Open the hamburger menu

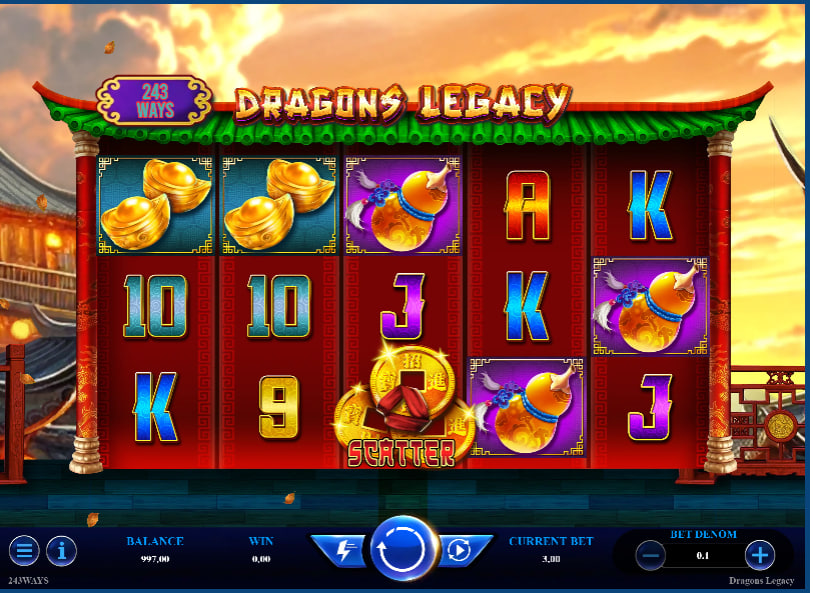coord(24,550)
